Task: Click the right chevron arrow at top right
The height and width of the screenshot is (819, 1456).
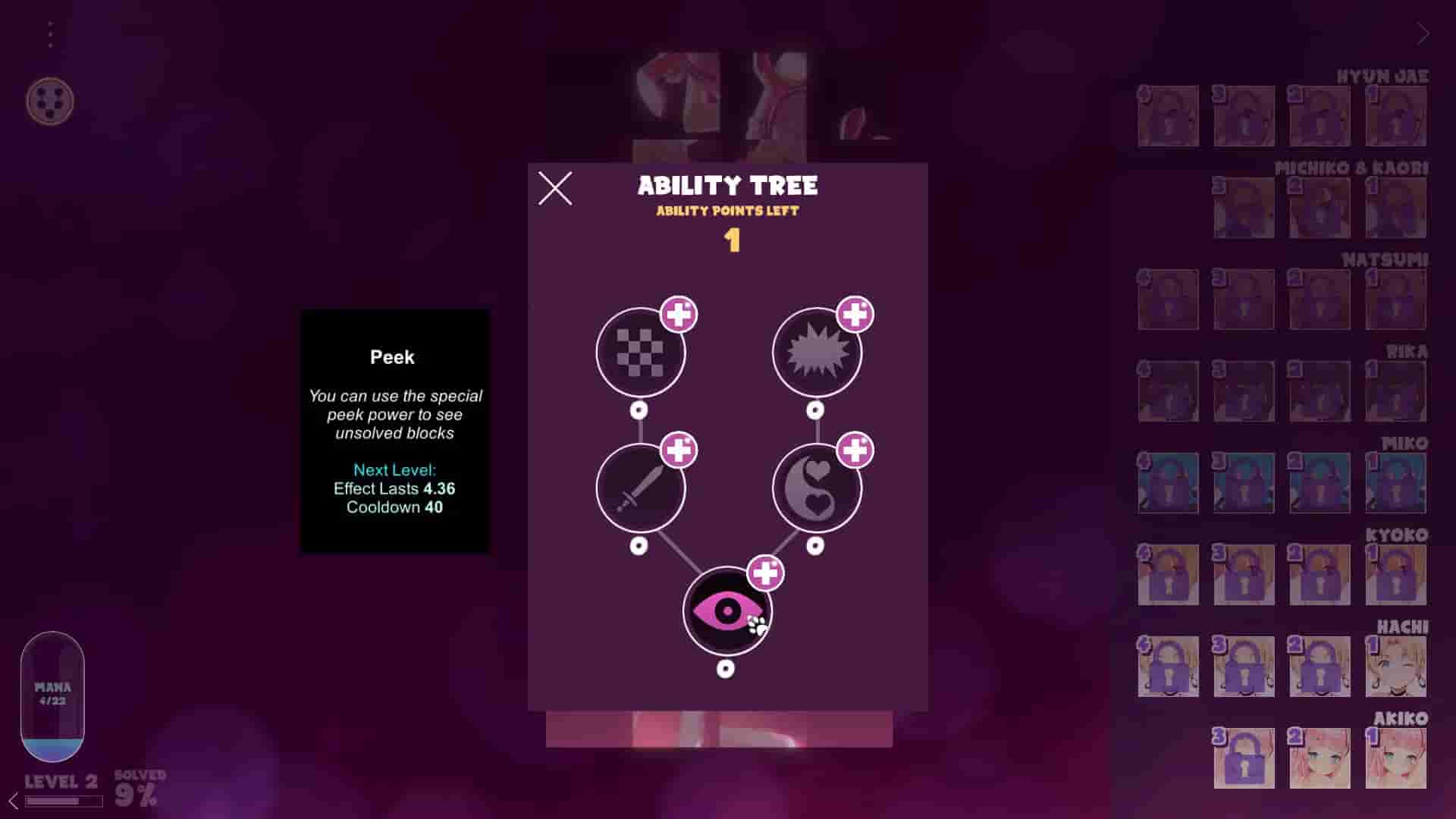Action: pos(1422,33)
